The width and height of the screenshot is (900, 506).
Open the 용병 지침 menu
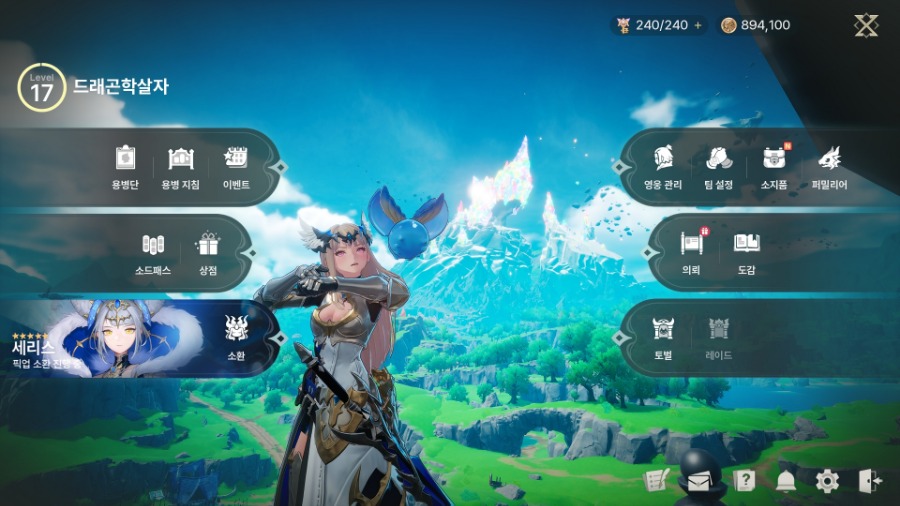[x=180, y=166]
